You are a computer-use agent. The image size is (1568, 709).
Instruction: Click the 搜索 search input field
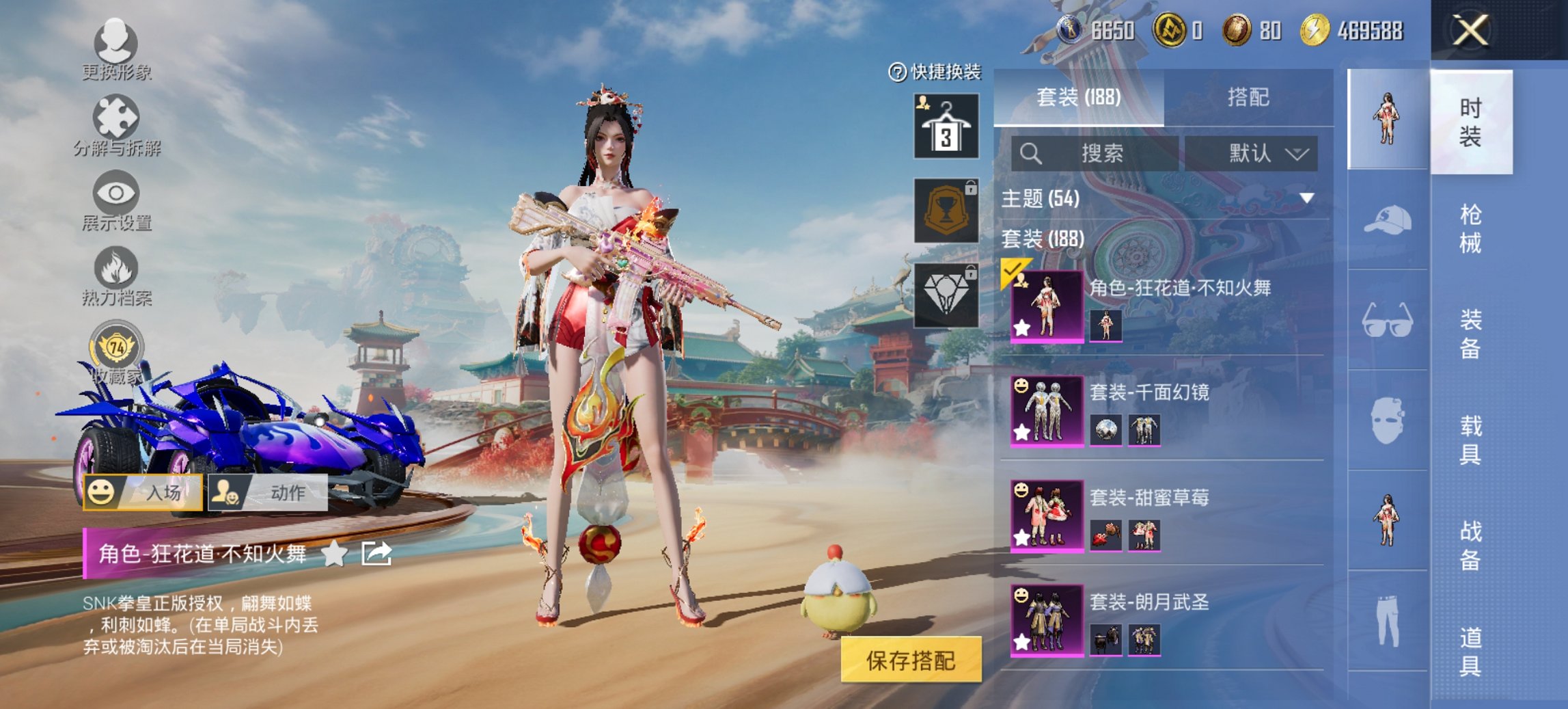(1093, 153)
